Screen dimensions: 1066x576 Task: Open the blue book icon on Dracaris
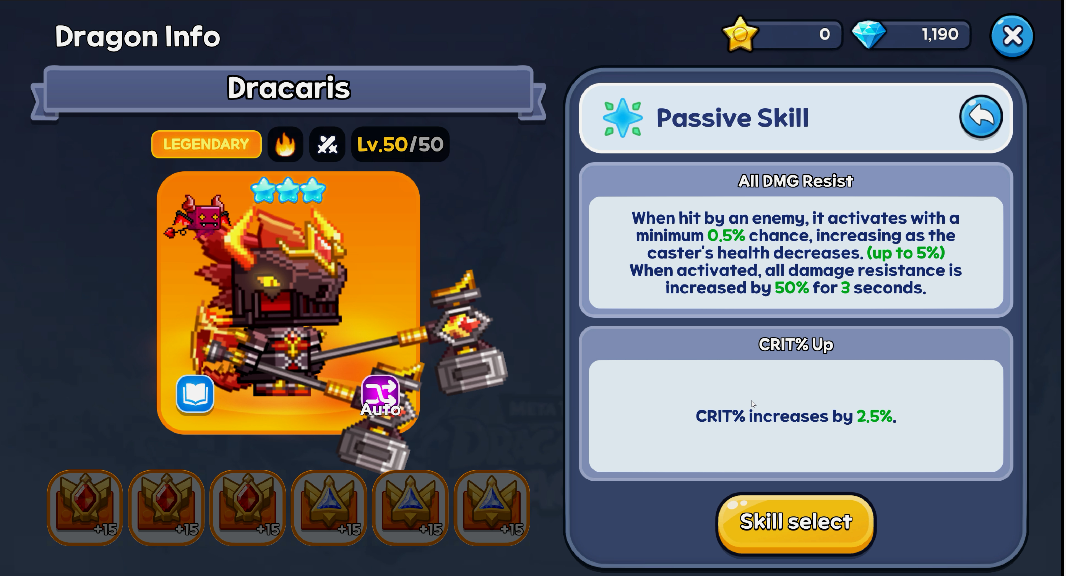click(x=195, y=394)
